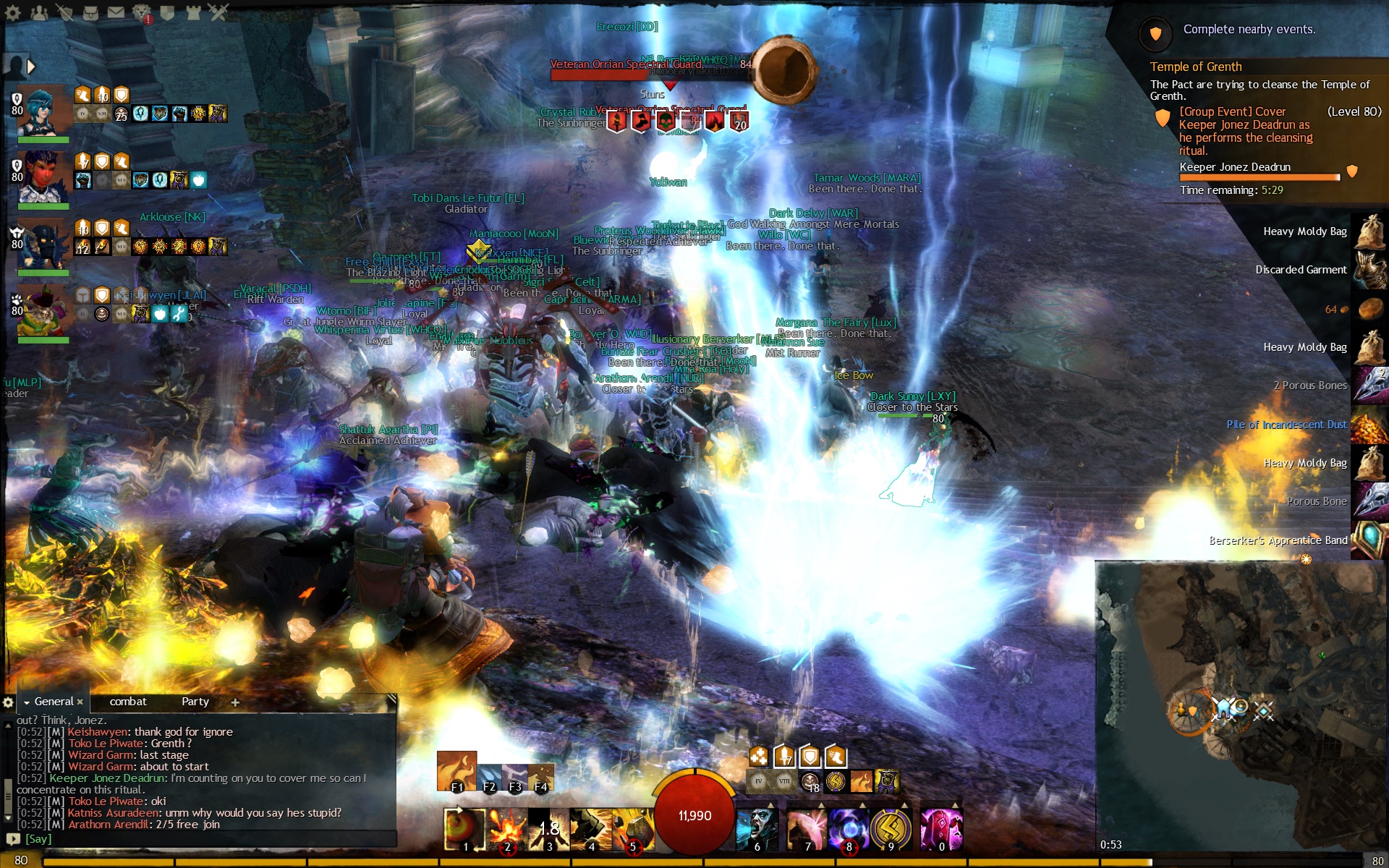Open the inventory bag icon
Image resolution: width=1389 pixels, height=868 pixels.
[x=90, y=12]
